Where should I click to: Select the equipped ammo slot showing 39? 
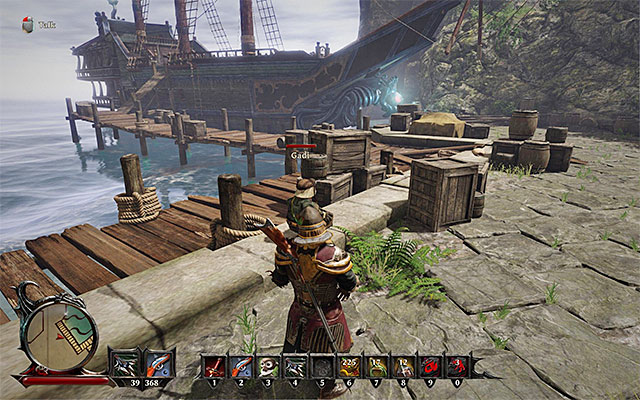pyautogui.click(x=126, y=363)
